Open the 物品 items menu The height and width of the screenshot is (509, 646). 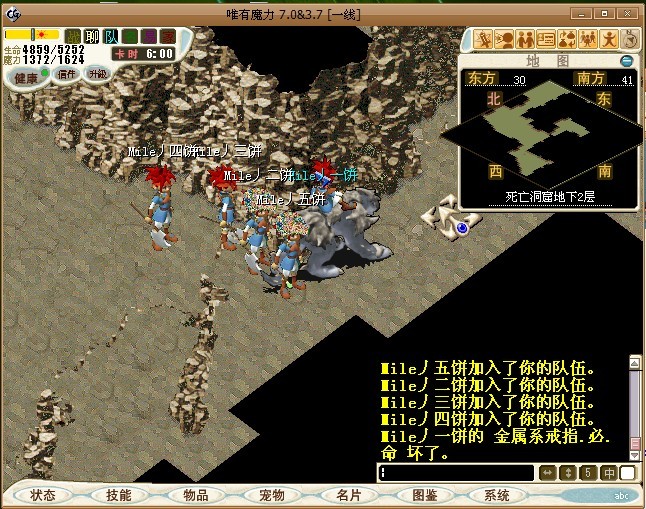coord(196,495)
